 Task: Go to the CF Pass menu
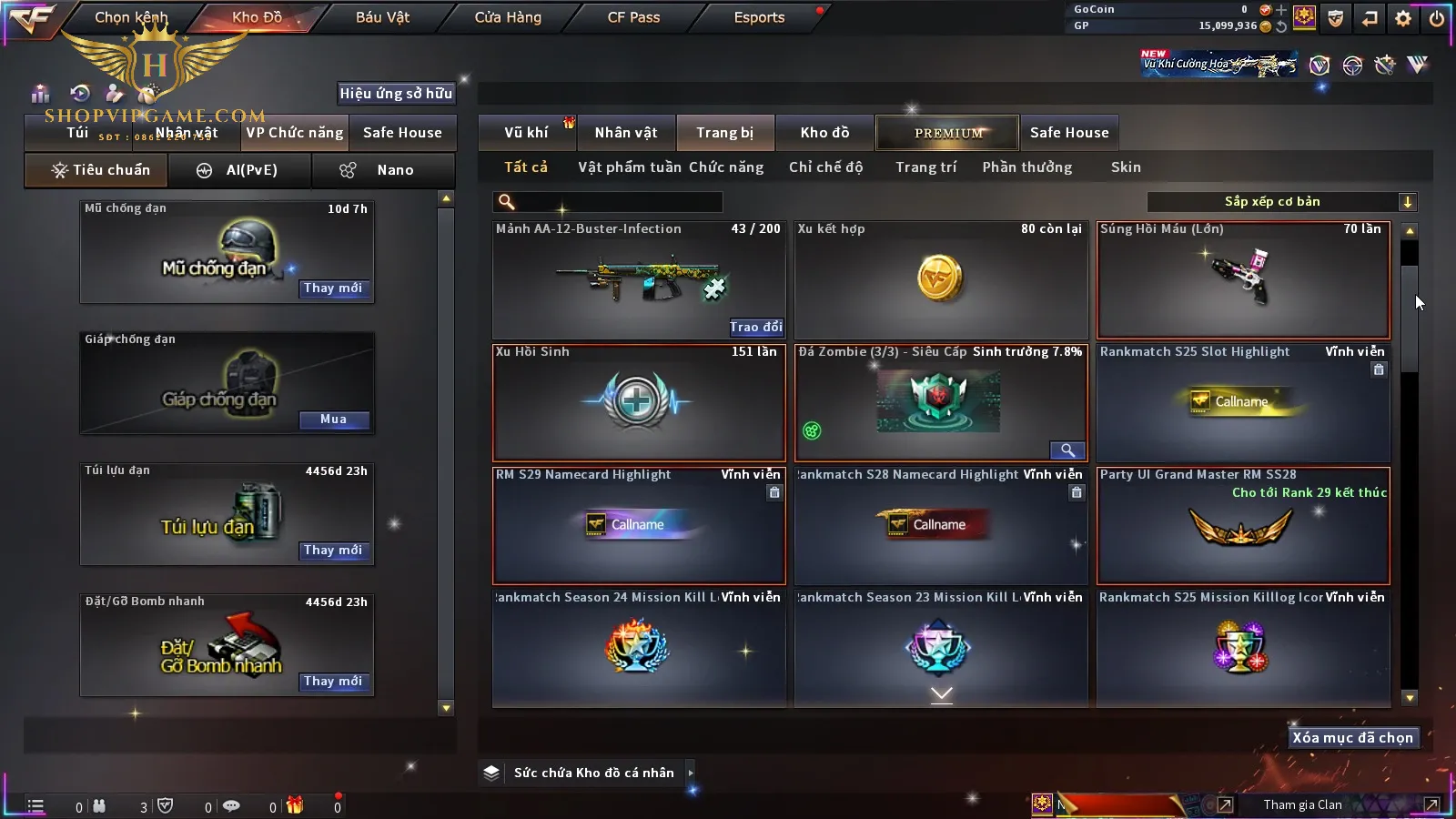pos(633,17)
